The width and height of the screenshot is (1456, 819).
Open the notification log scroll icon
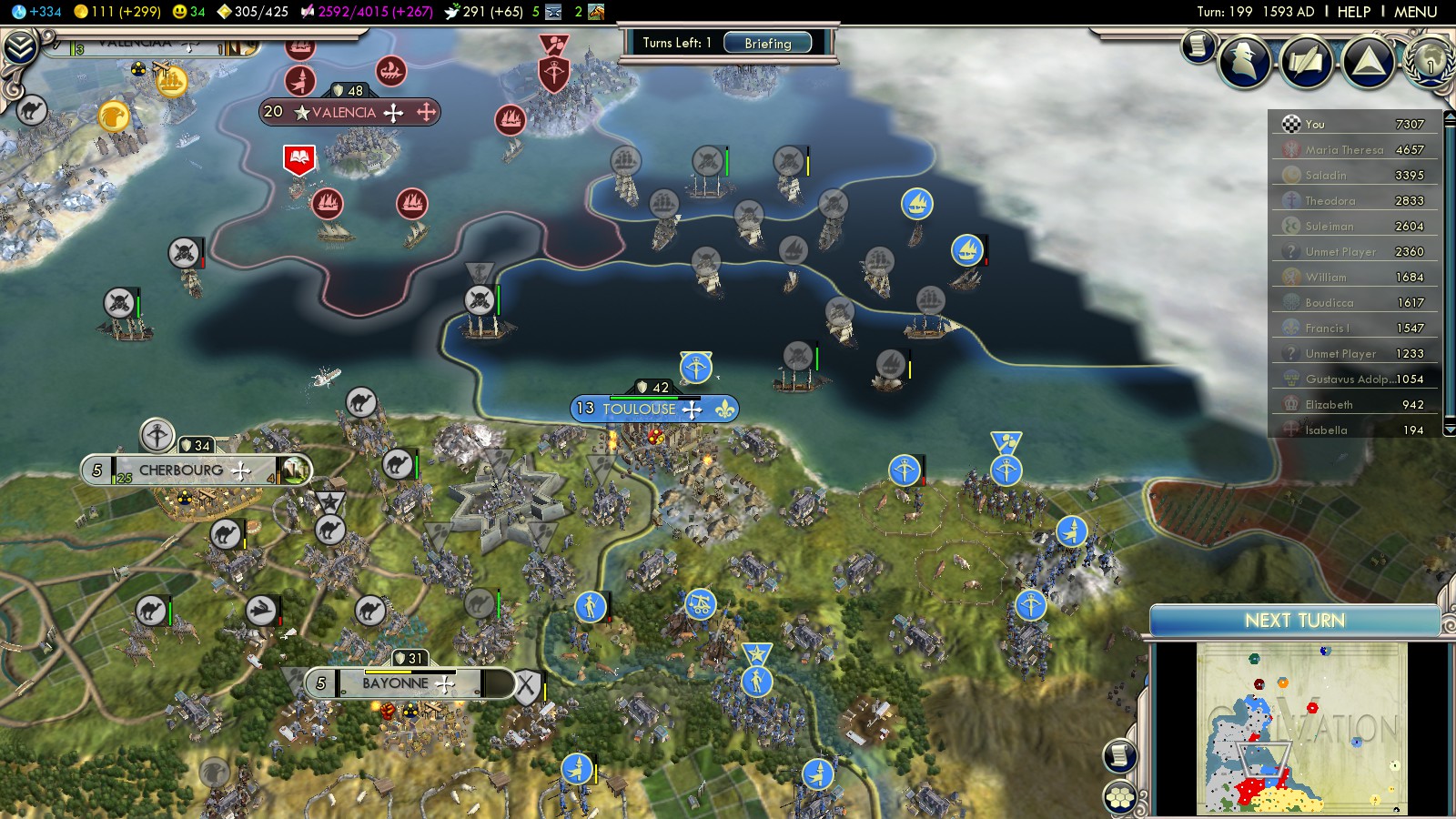[x=1198, y=45]
